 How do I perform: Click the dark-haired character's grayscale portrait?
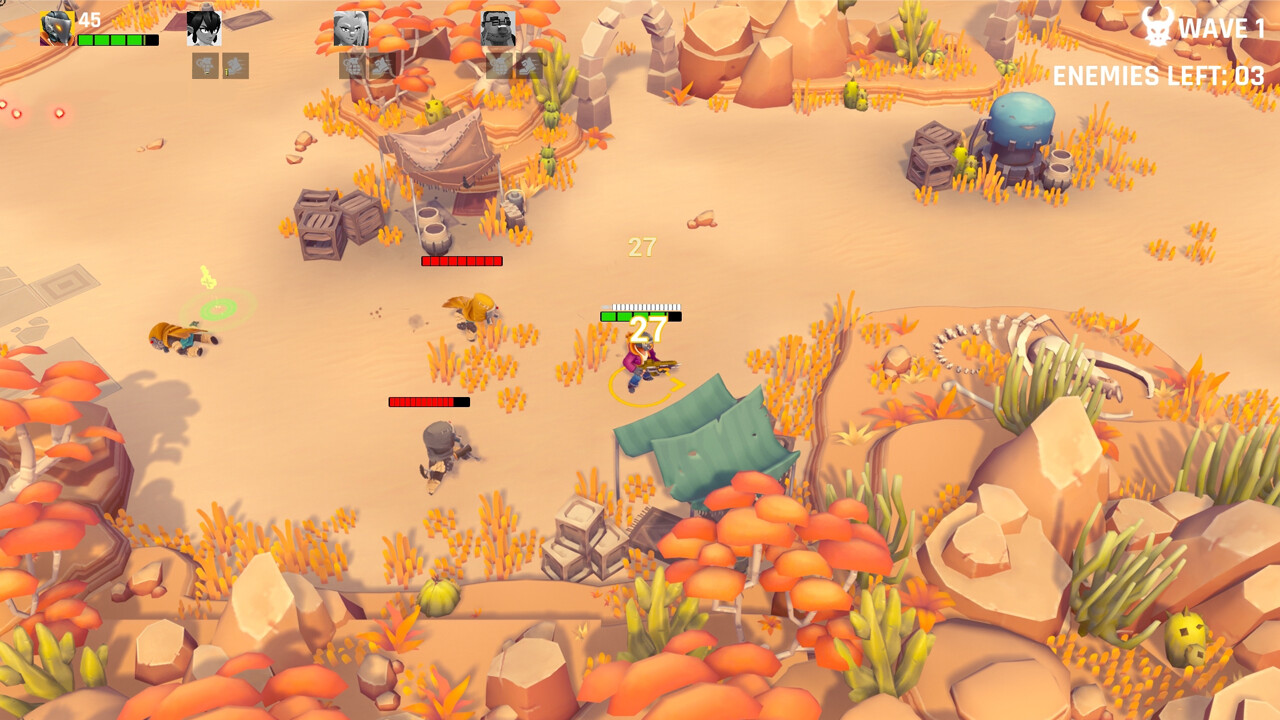pos(203,28)
